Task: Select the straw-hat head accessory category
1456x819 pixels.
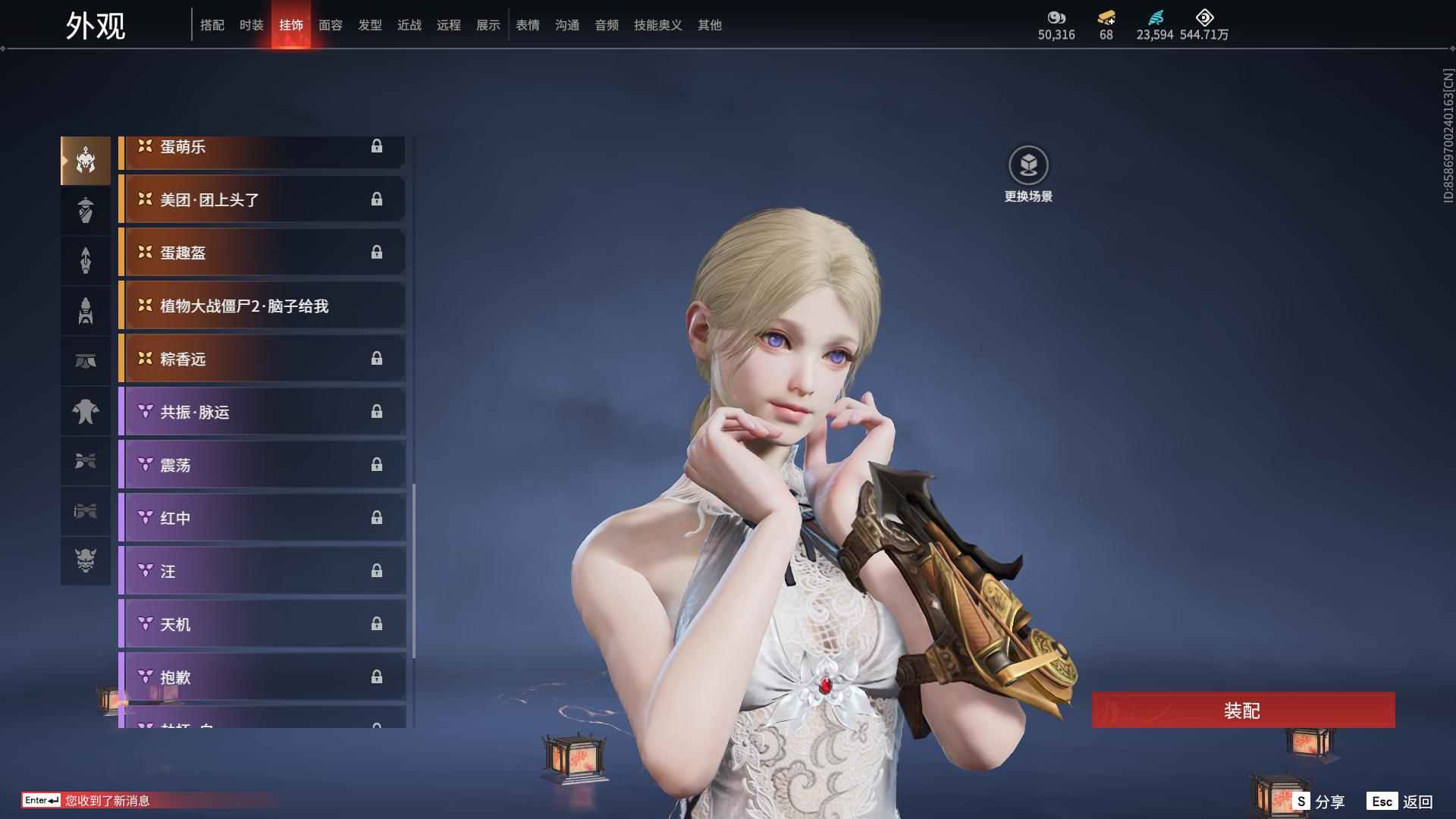Action: (86, 210)
